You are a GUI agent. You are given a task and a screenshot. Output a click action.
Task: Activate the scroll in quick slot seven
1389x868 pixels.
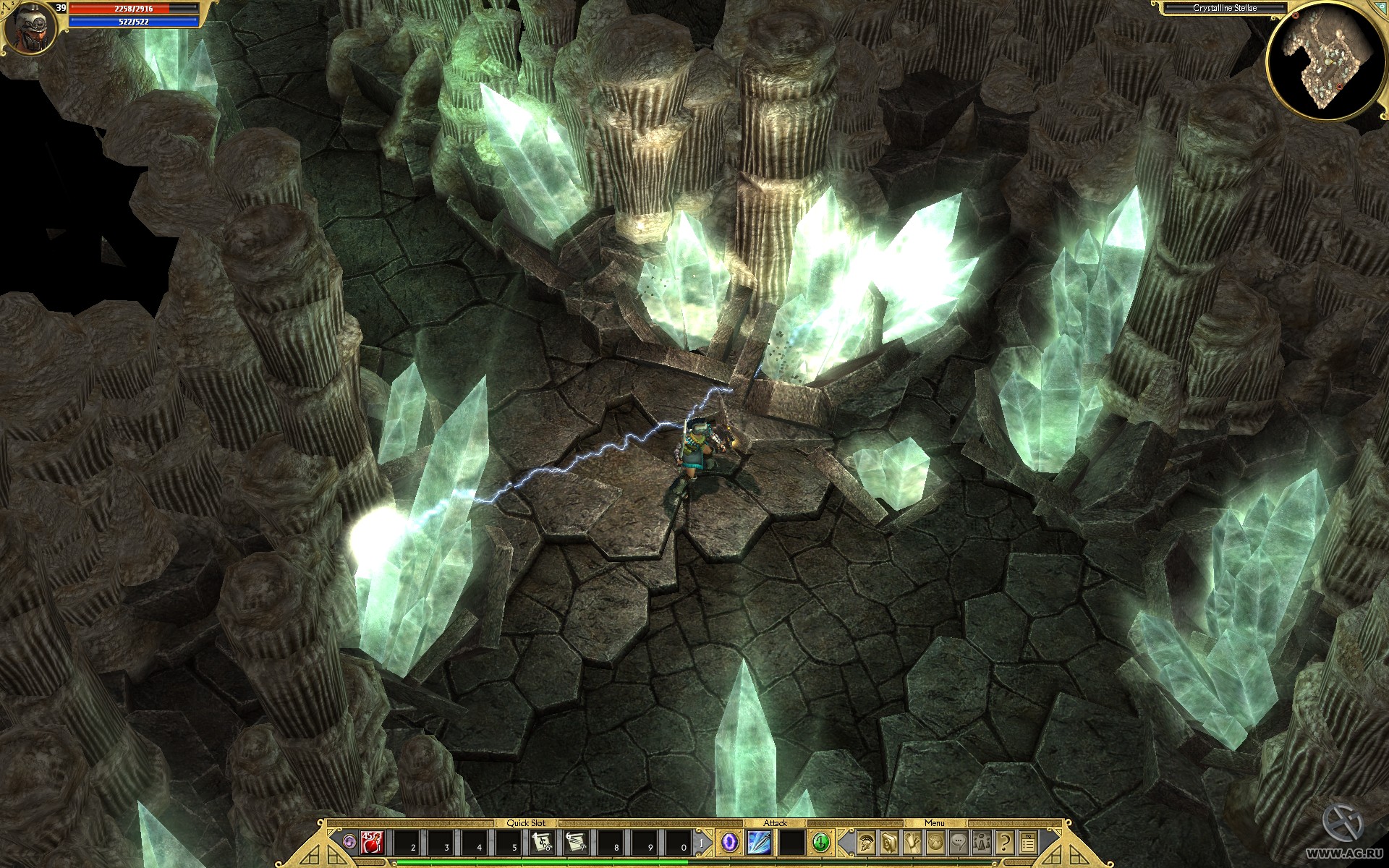(x=575, y=842)
